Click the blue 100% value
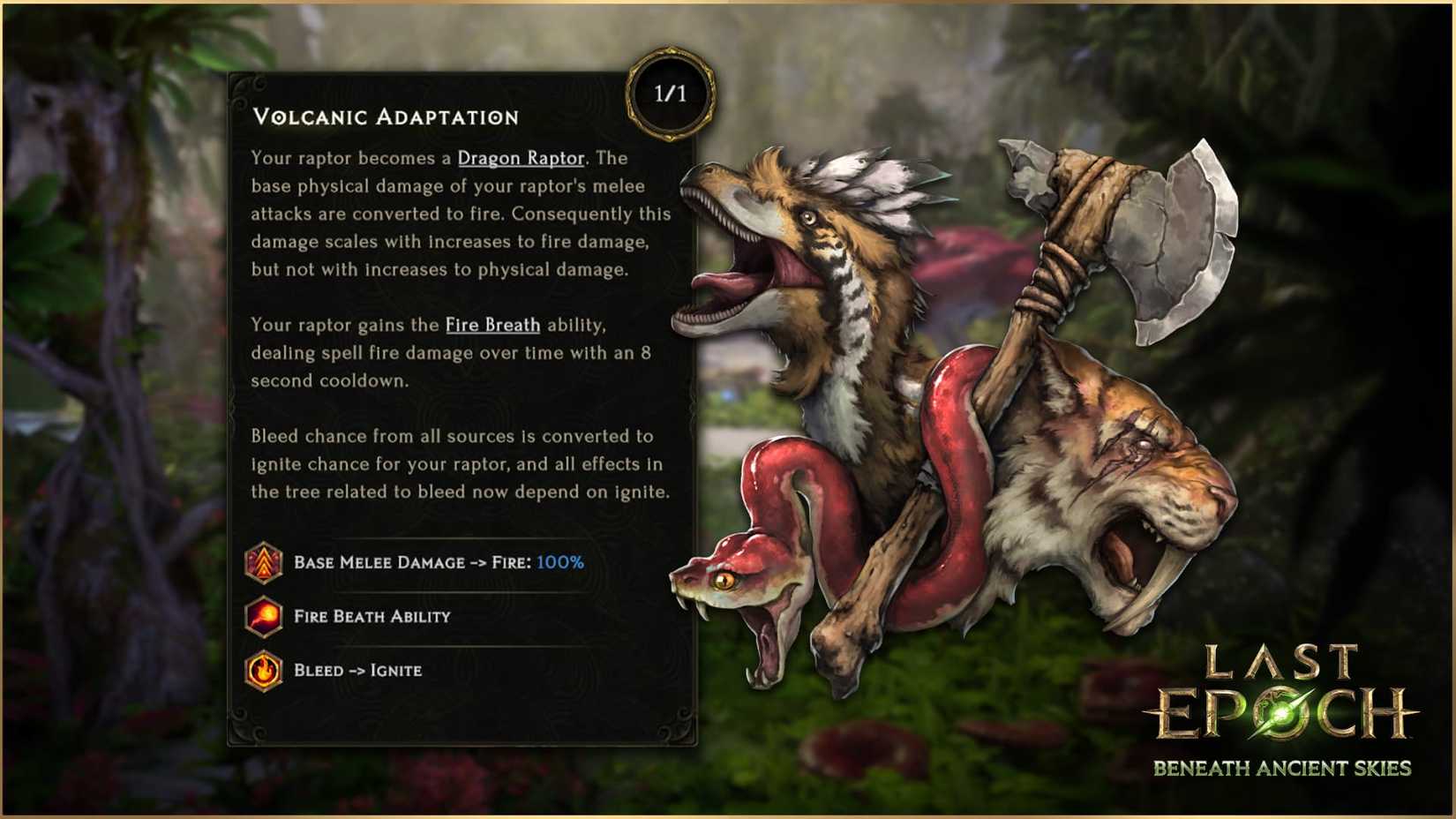1456x819 pixels. 559,562
